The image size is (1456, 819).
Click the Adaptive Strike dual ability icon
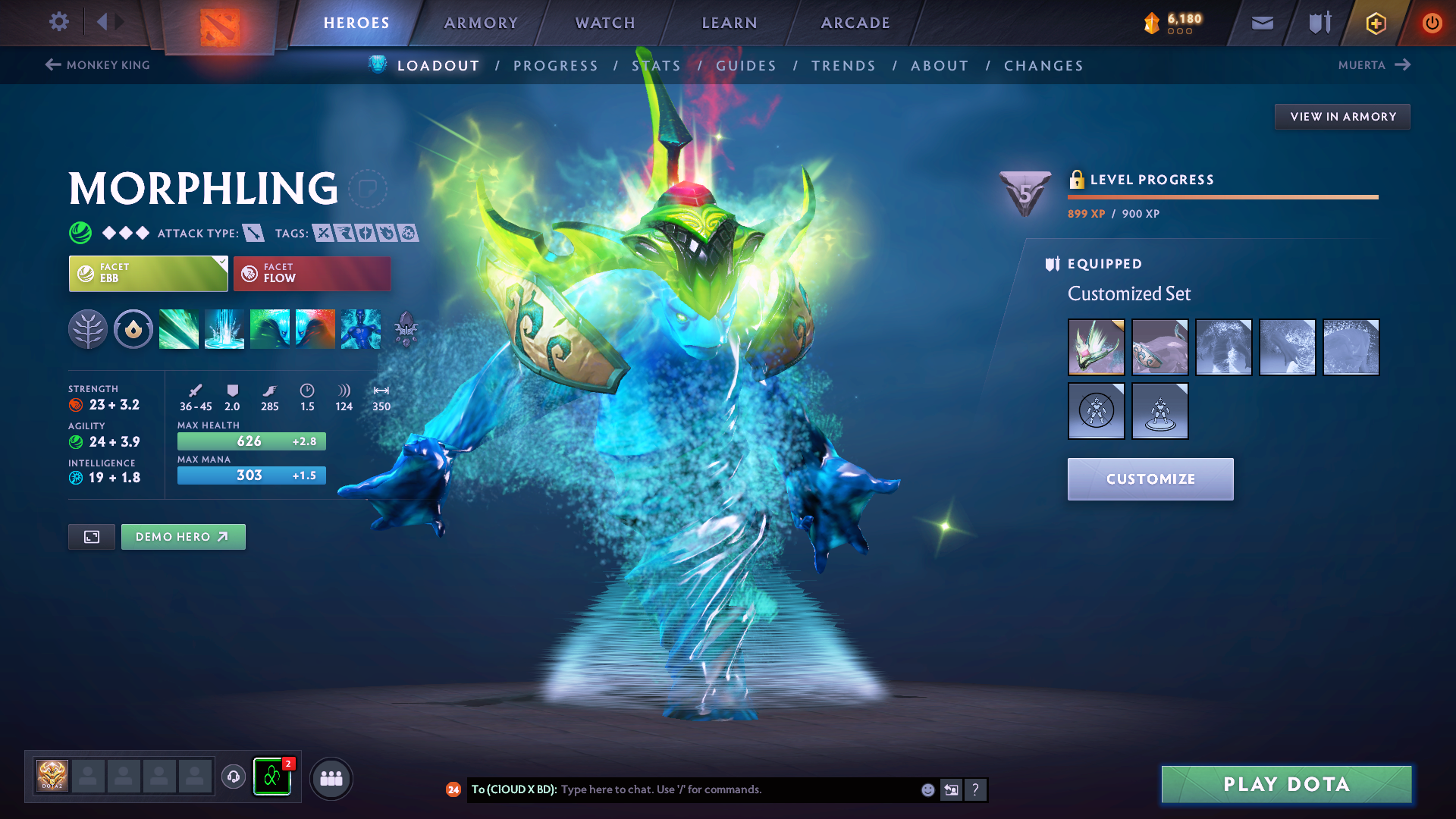[292, 329]
